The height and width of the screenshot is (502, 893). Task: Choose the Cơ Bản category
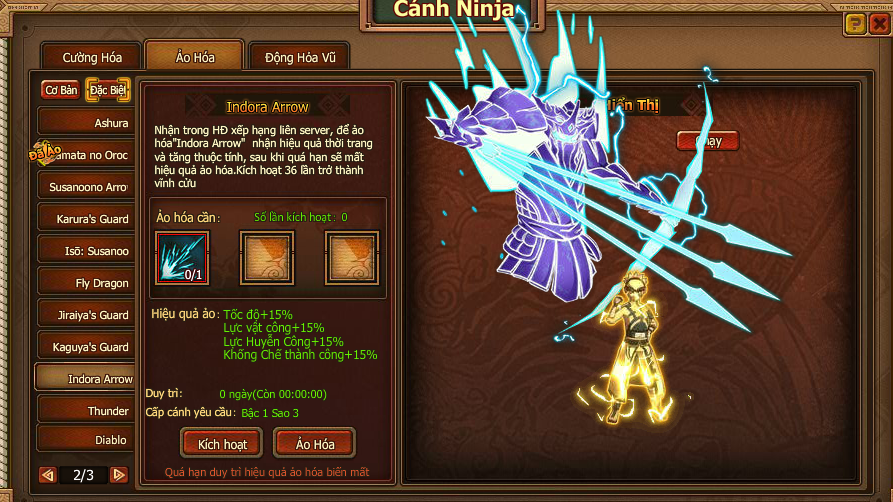(x=60, y=90)
